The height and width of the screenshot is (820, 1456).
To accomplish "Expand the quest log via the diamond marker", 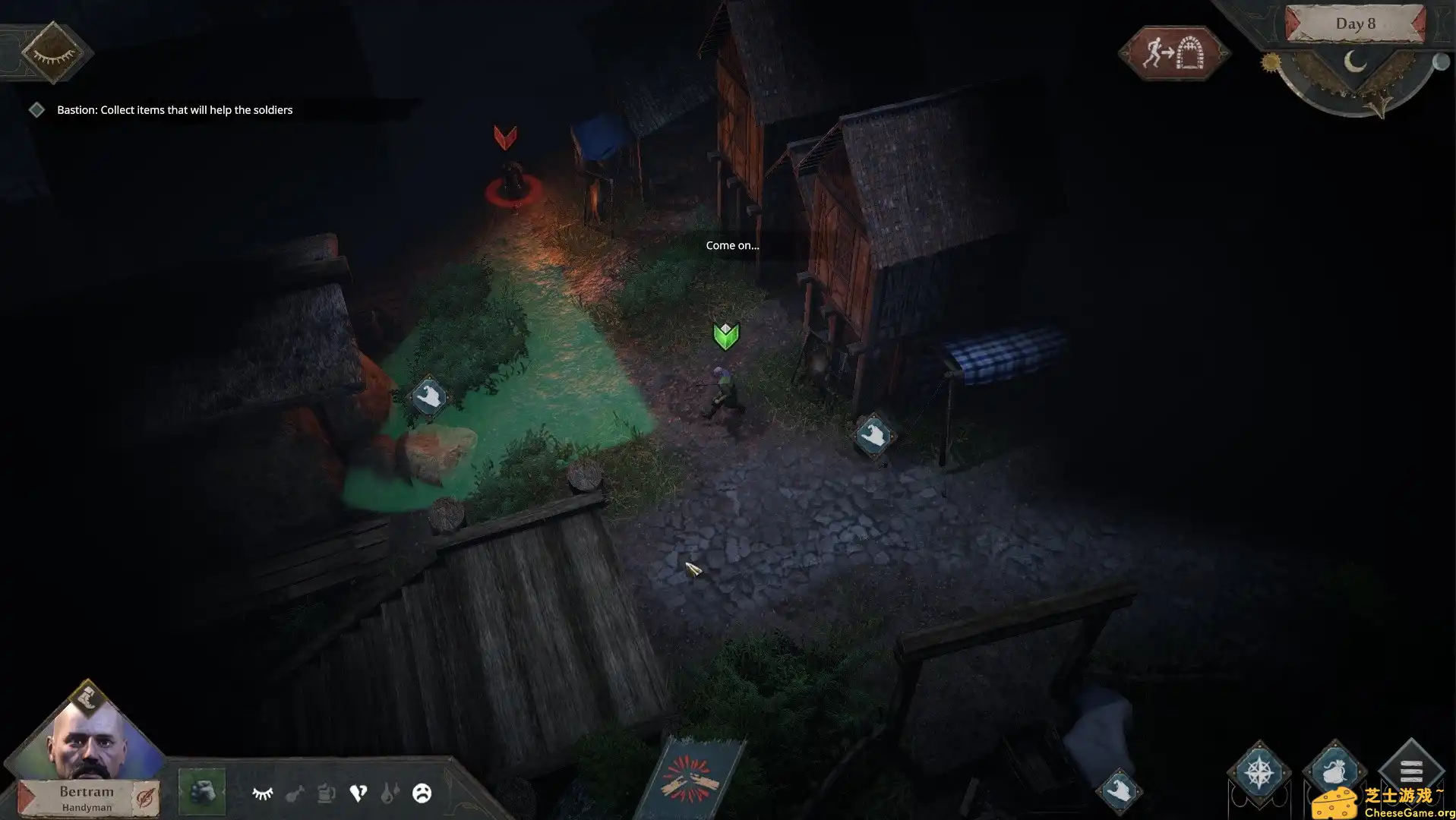I will coord(36,109).
